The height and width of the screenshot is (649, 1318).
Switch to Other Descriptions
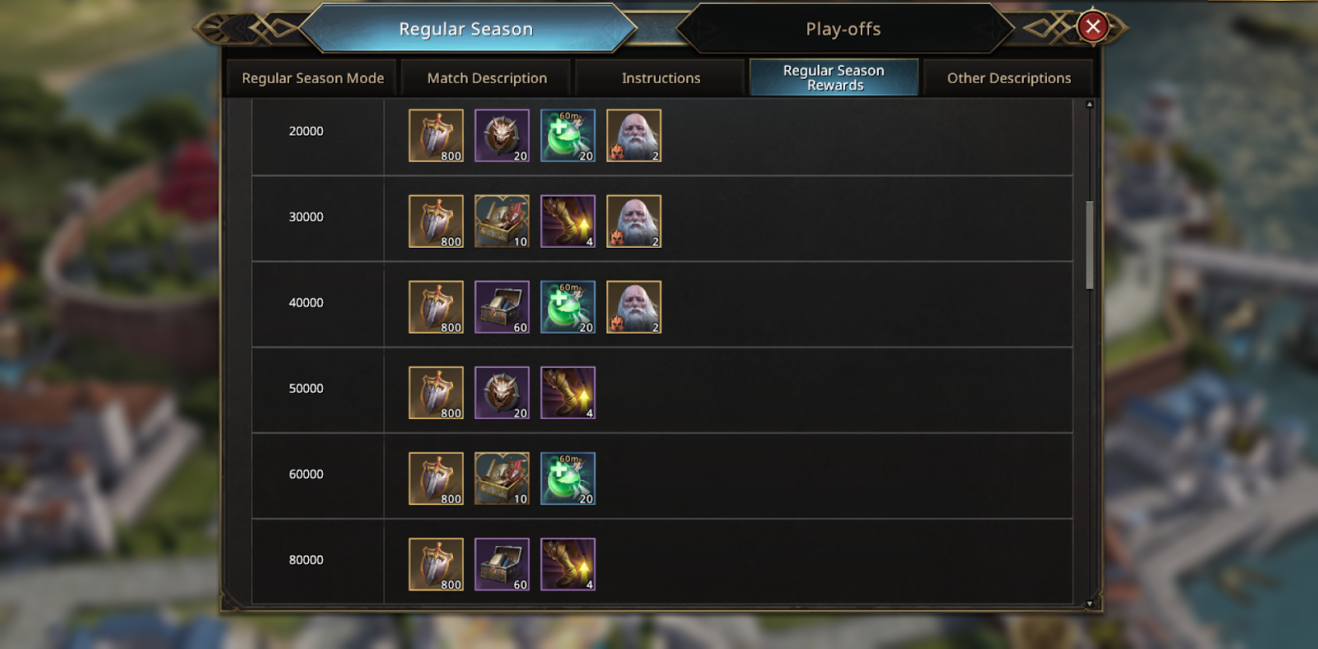tap(1008, 78)
